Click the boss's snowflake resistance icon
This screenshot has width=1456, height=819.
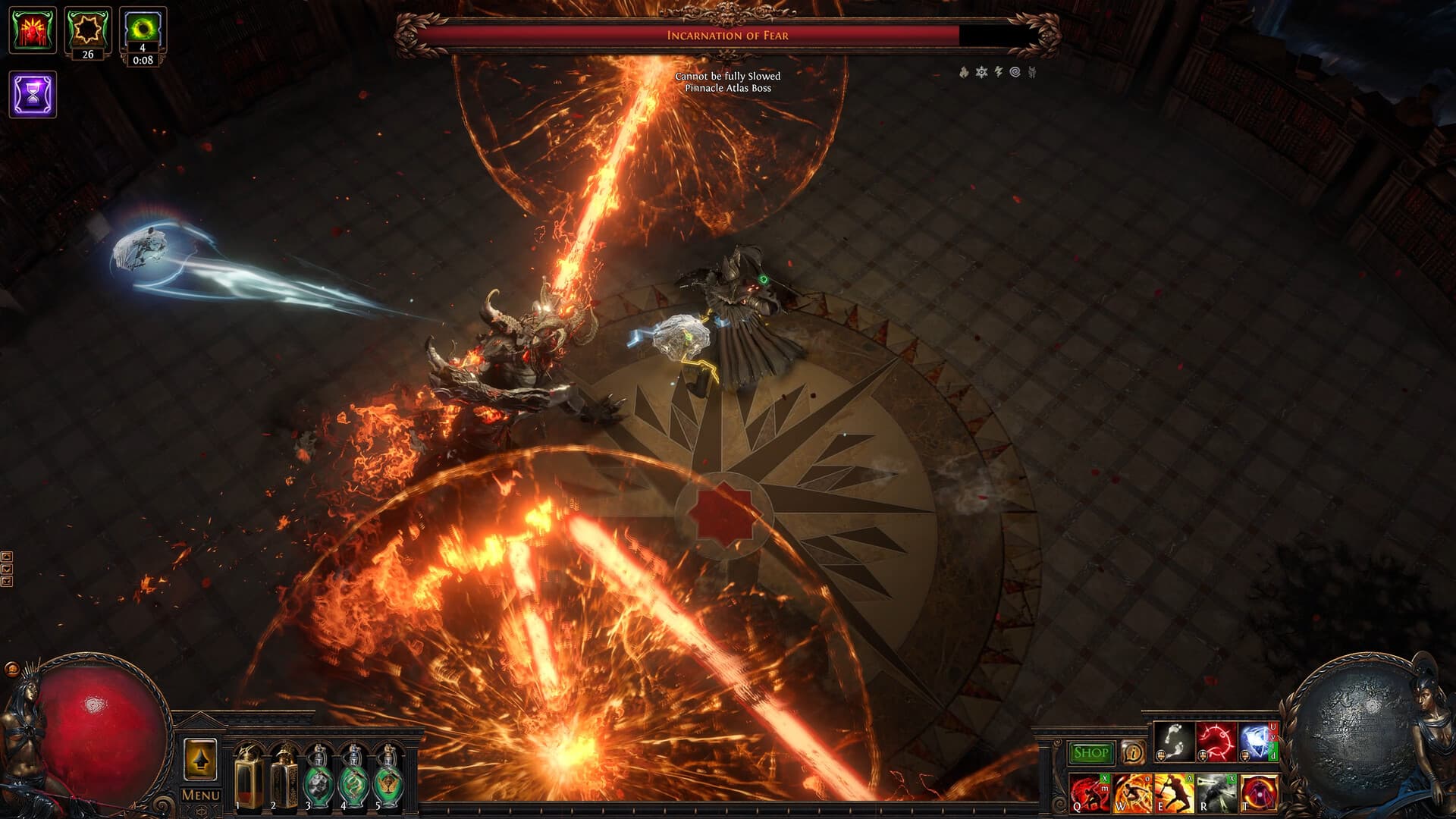982,71
